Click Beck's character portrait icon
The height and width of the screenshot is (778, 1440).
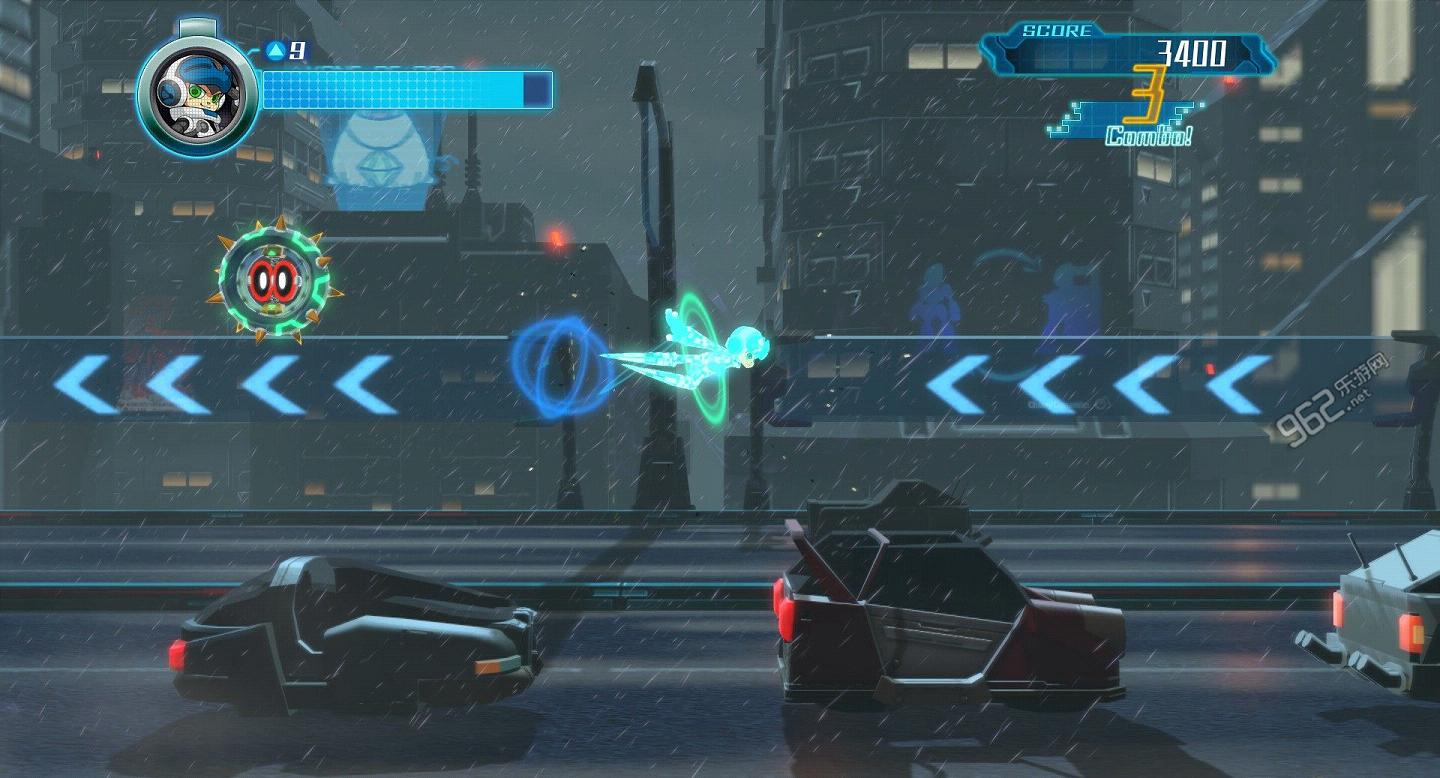(197, 90)
